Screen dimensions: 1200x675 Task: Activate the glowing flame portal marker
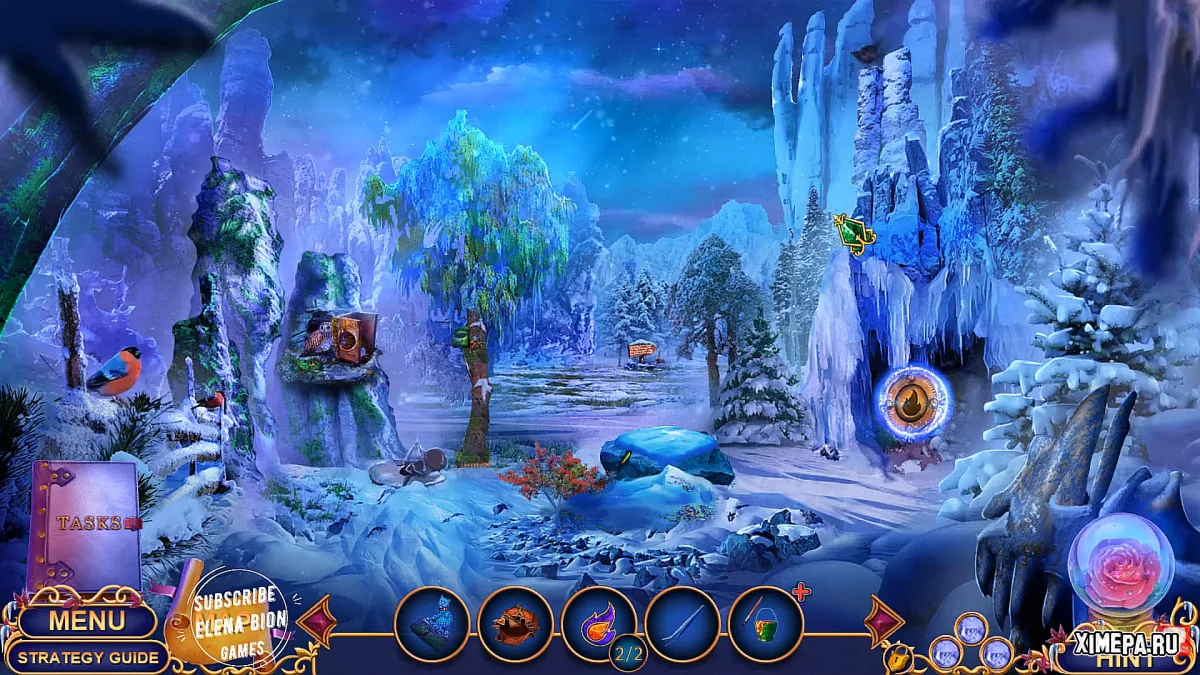pyautogui.click(x=913, y=402)
